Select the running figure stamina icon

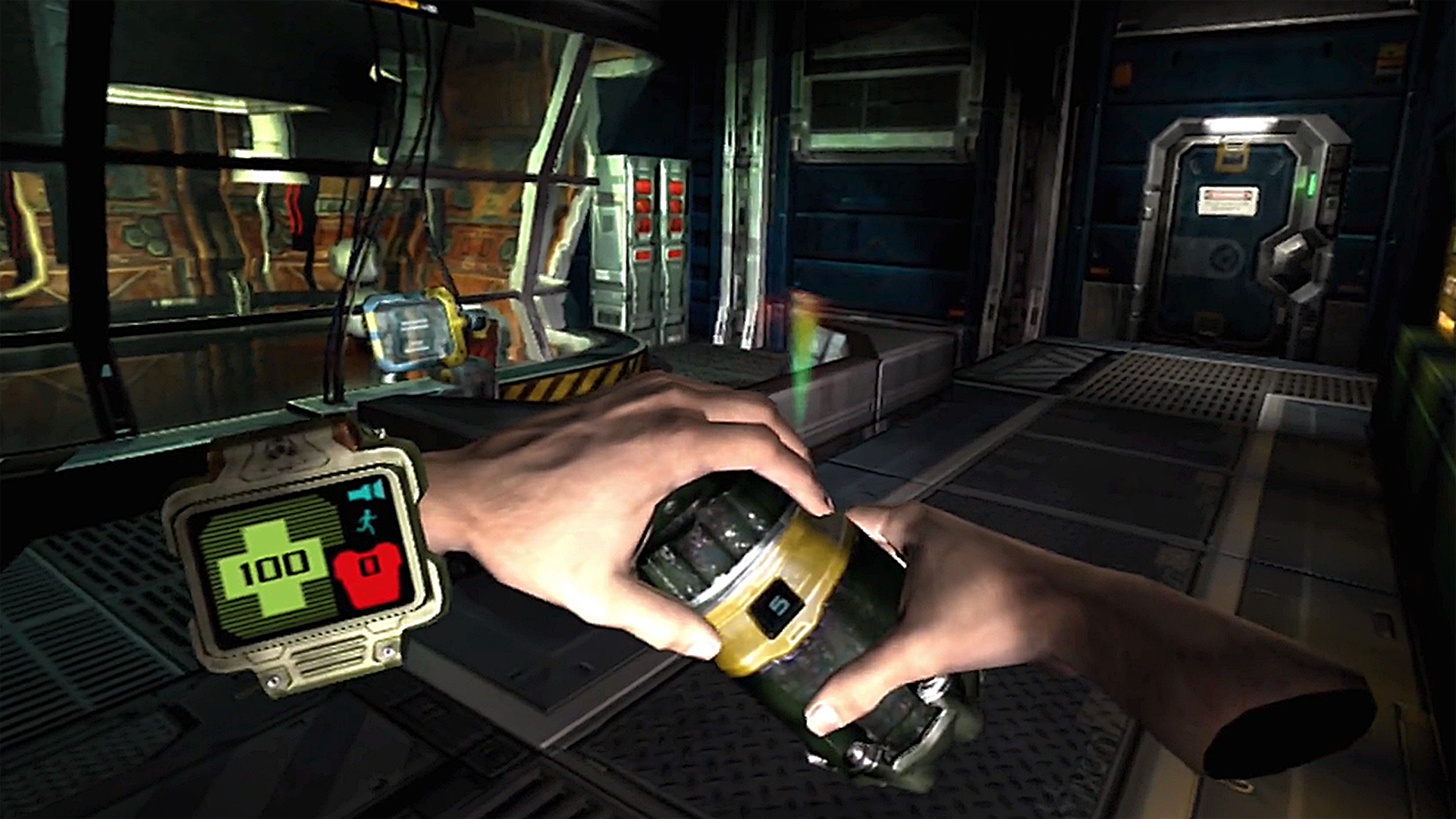(366, 522)
